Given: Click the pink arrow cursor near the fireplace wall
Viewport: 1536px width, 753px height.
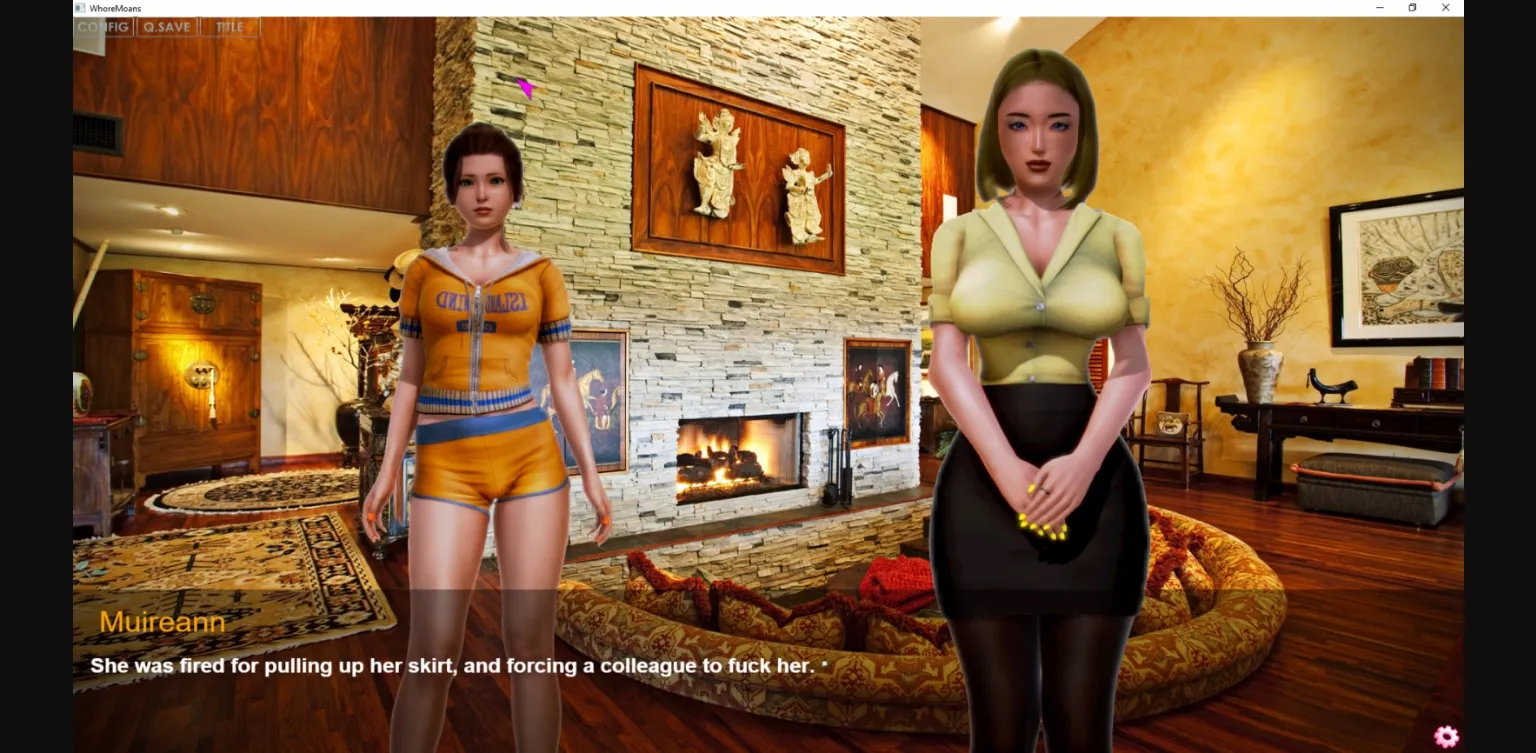Looking at the screenshot, I should [526, 90].
